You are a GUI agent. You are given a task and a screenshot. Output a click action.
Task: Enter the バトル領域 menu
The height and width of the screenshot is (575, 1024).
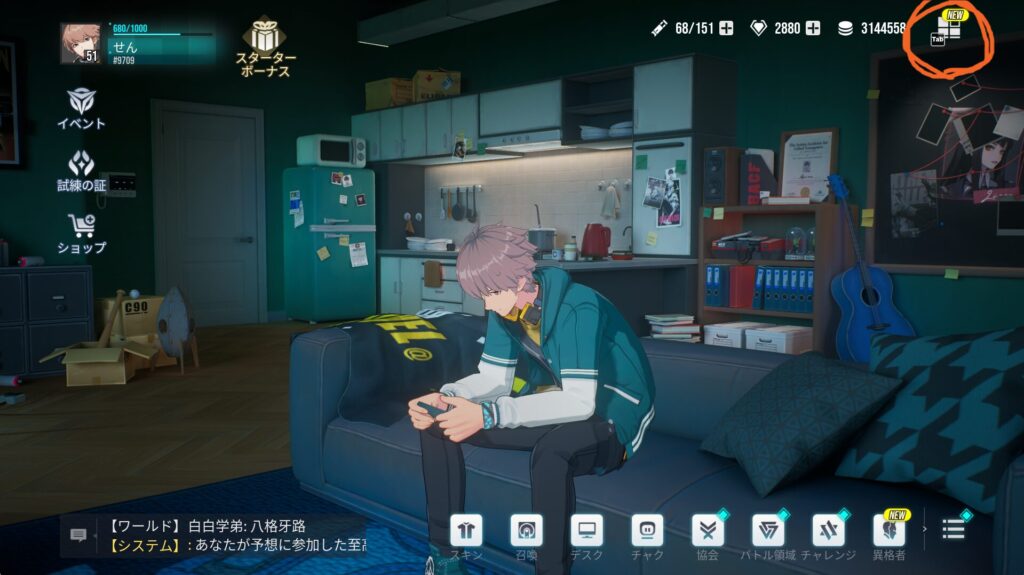[x=768, y=530]
